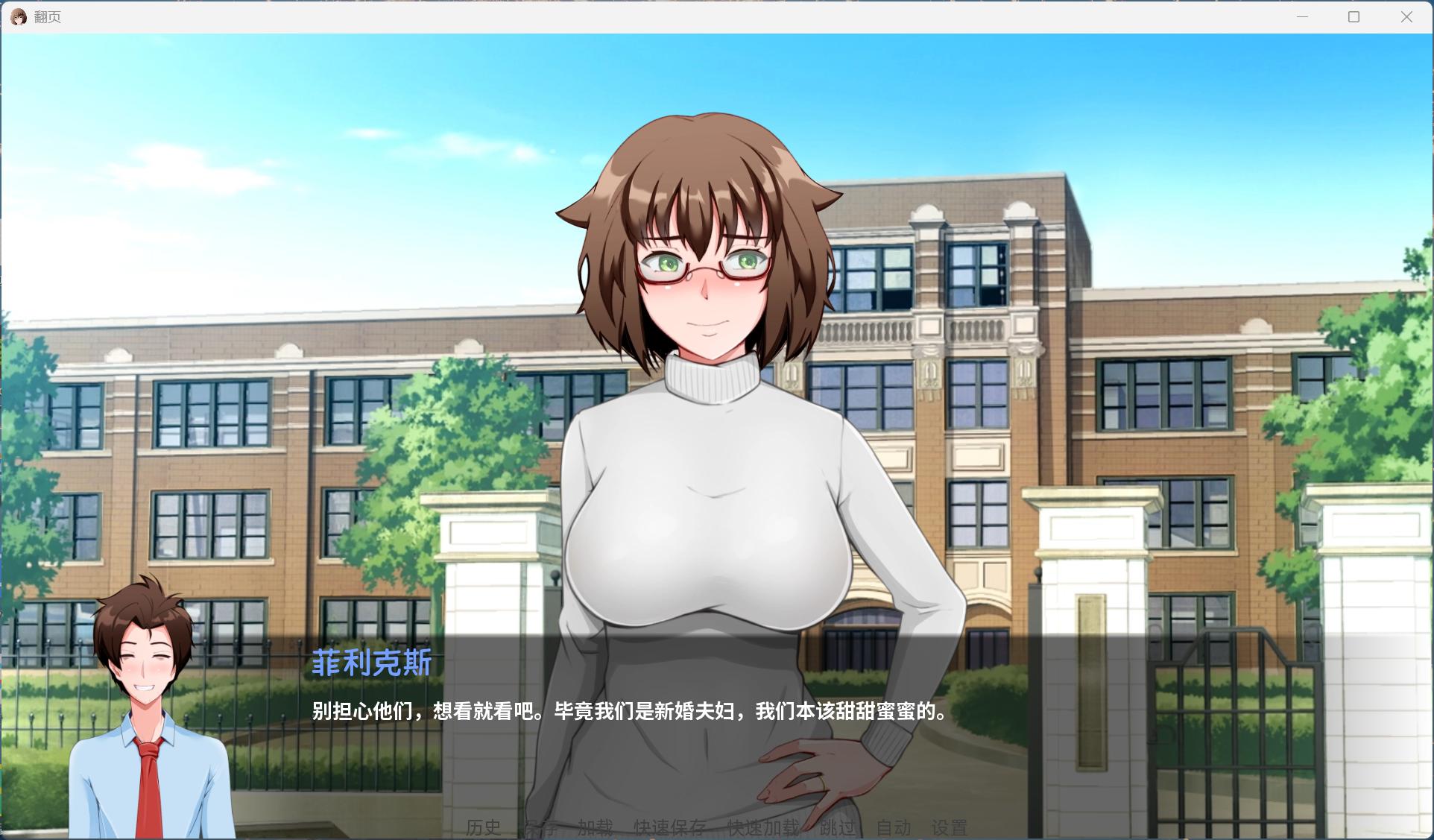
Task: Click the dialogue box to advance the text
Action: click(x=626, y=712)
